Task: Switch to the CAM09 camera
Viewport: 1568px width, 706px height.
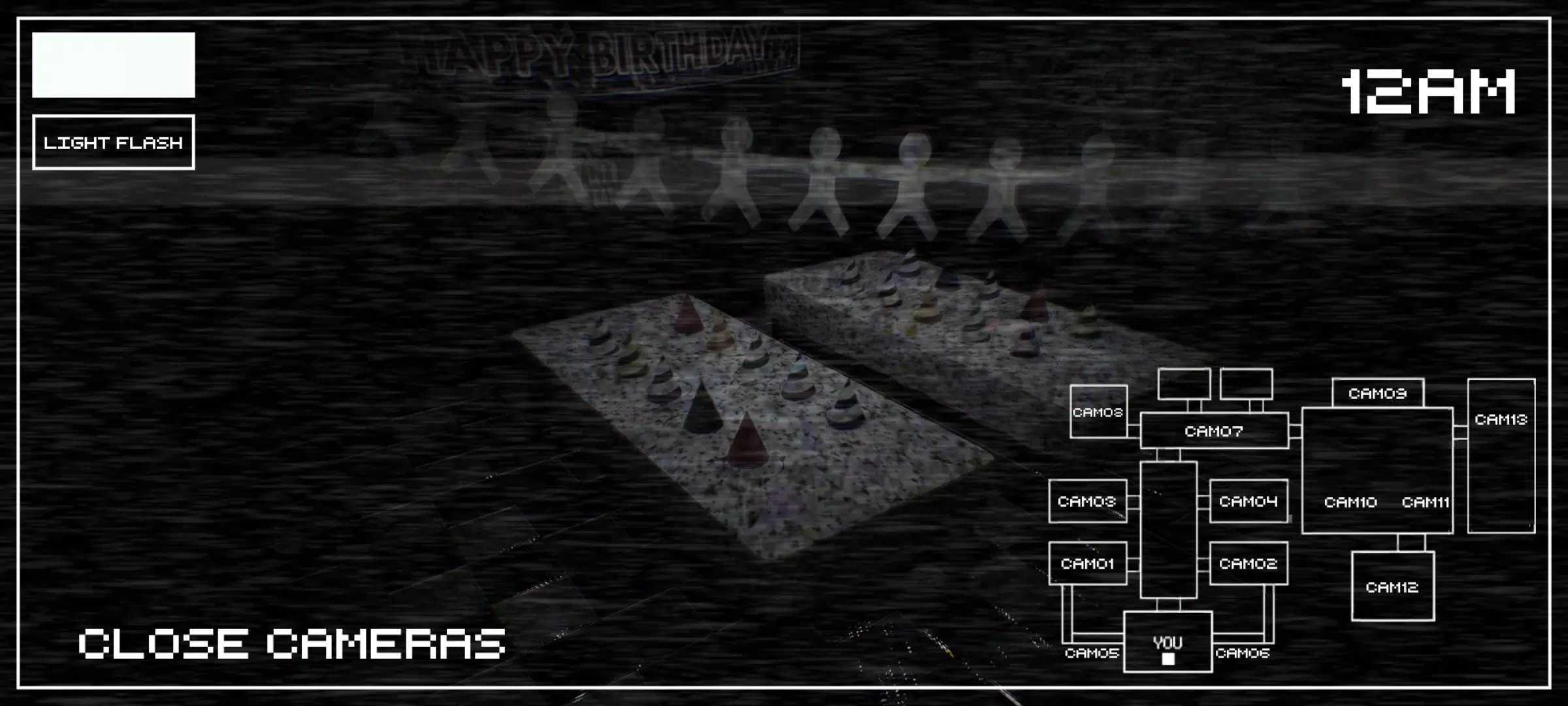Action: click(1379, 393)
